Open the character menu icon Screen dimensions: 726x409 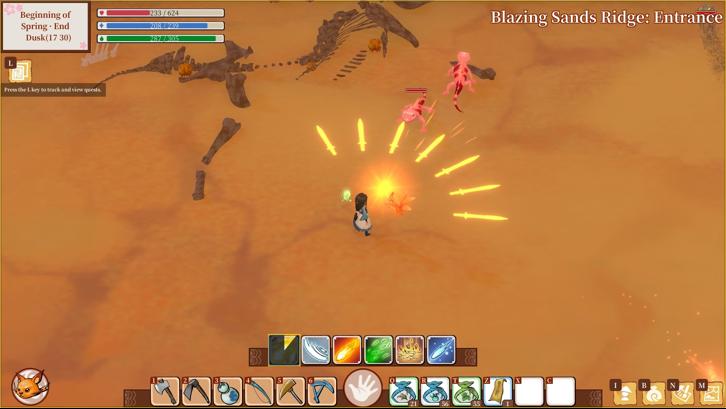624,394
